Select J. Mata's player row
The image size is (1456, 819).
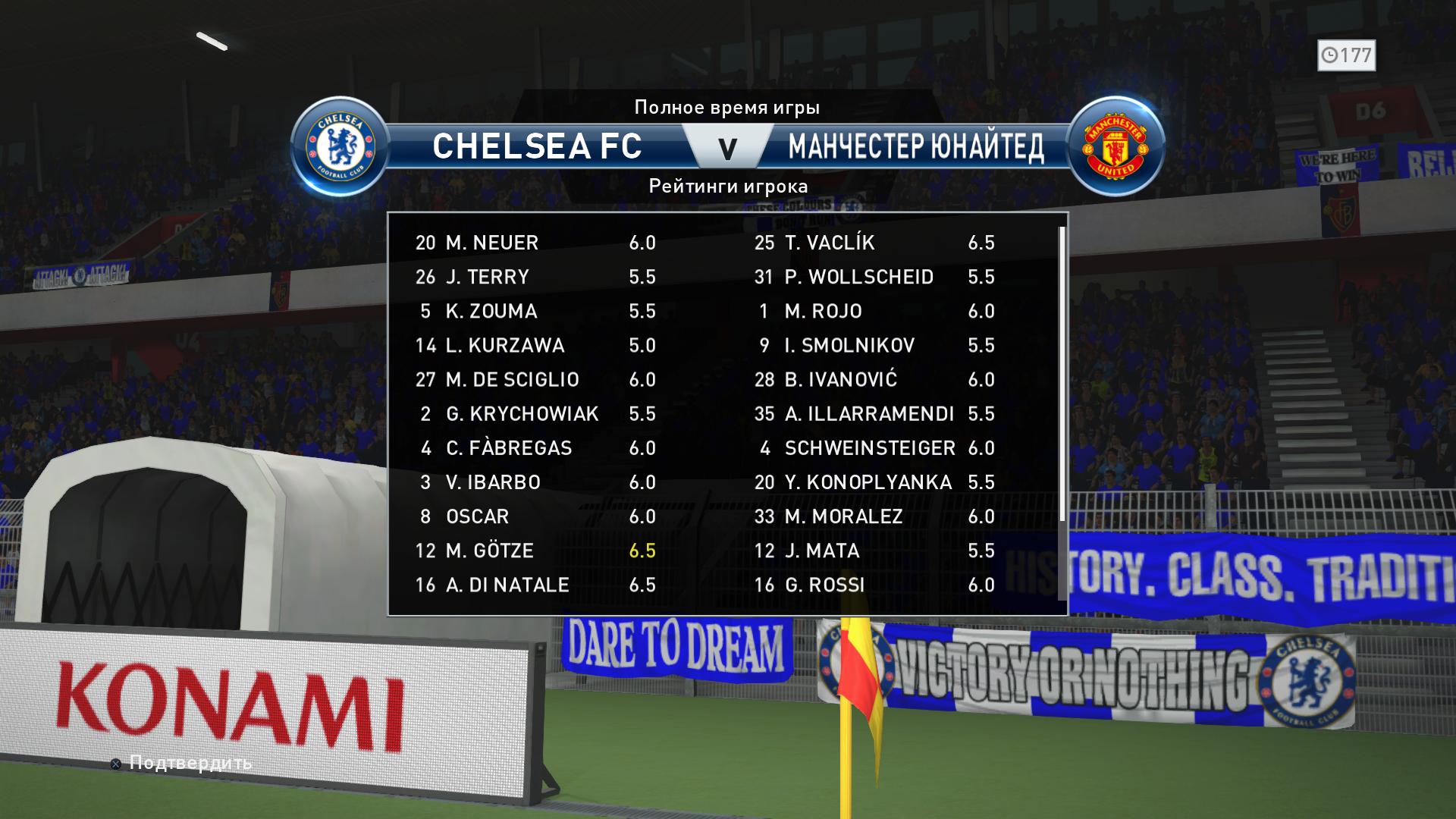click(x=874, y=551)
